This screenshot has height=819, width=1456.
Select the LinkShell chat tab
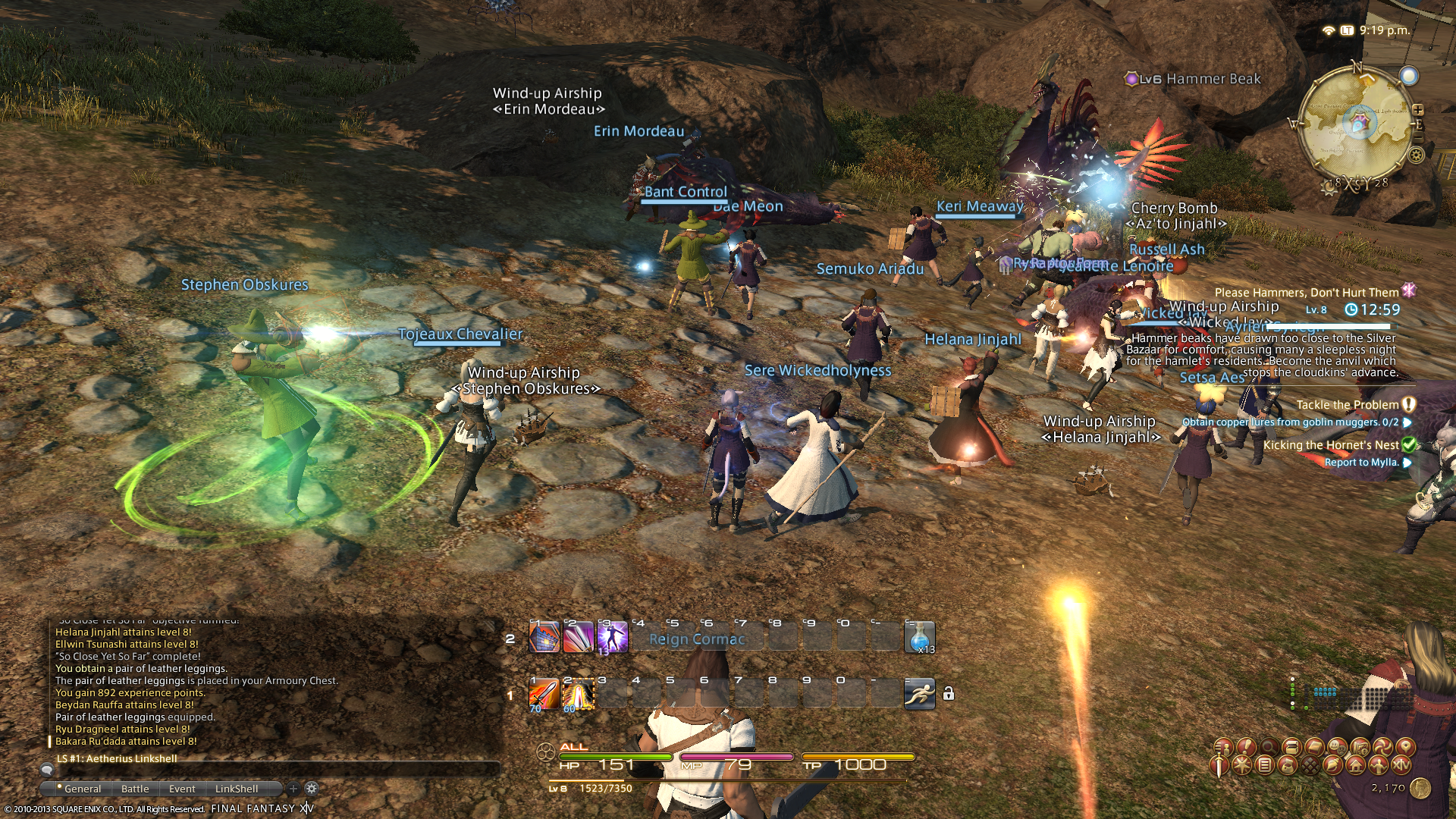[237, 789]
